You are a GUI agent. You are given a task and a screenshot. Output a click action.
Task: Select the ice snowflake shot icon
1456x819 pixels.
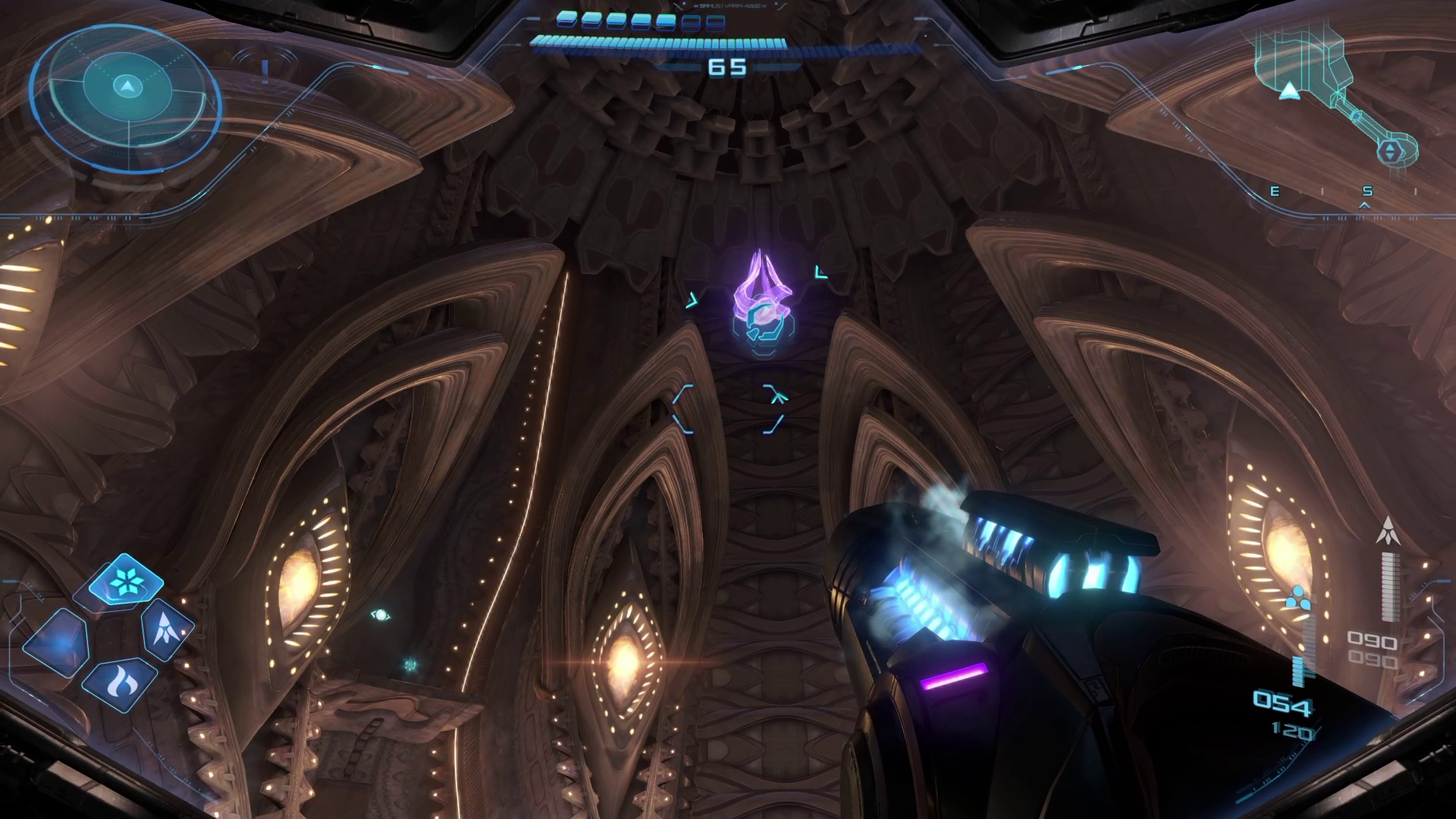[125, 582]
